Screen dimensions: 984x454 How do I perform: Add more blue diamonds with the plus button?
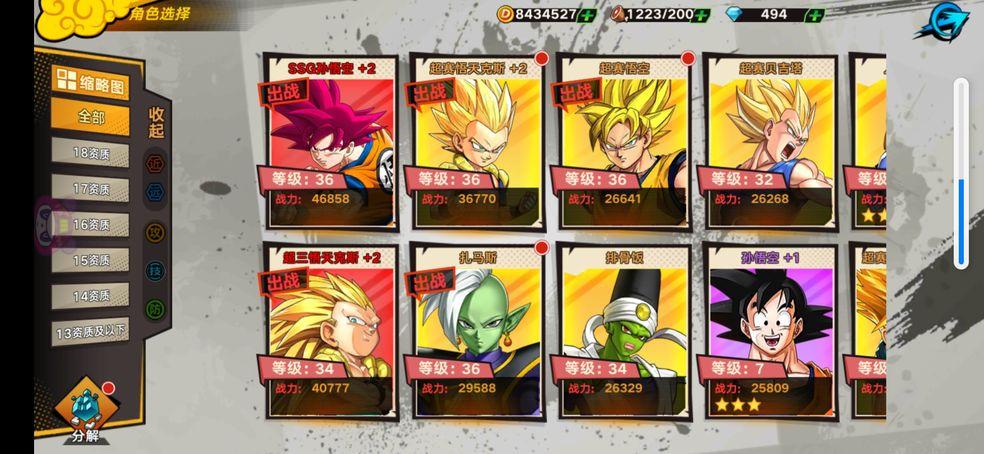815,15
